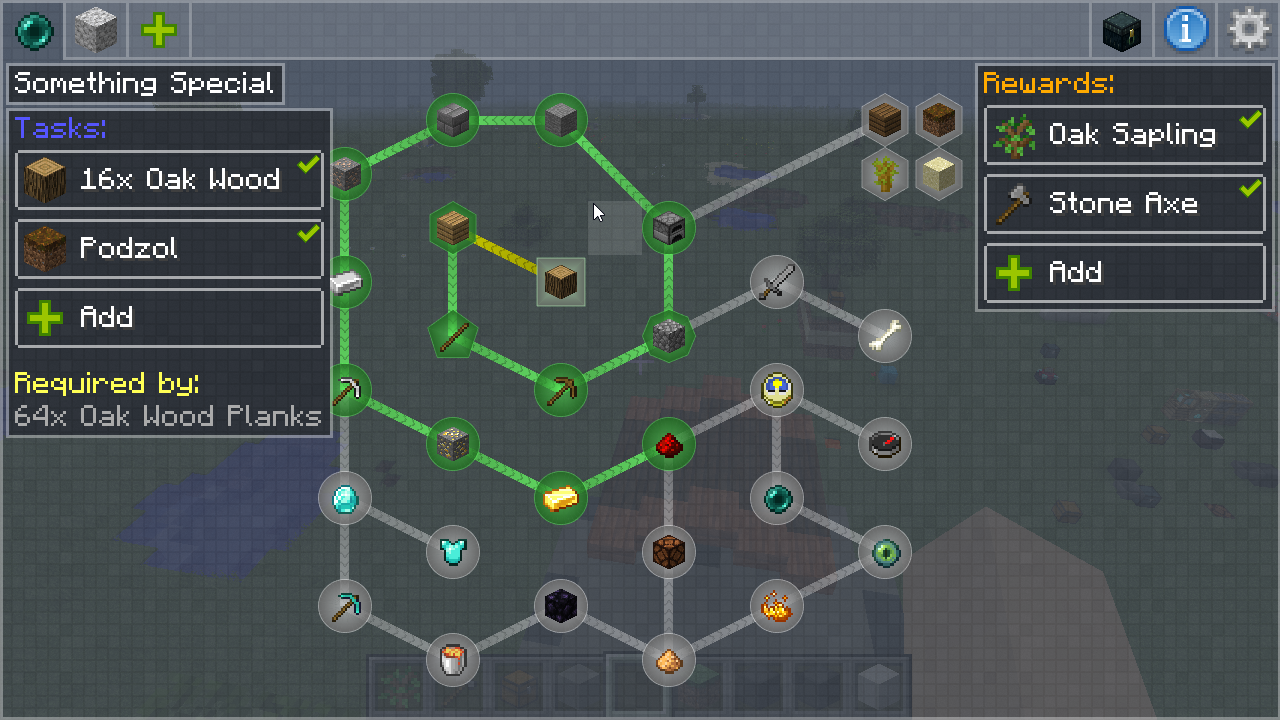Edit the Something Special quest title
Screen dimensions: 1280x720
click(145, 84)
